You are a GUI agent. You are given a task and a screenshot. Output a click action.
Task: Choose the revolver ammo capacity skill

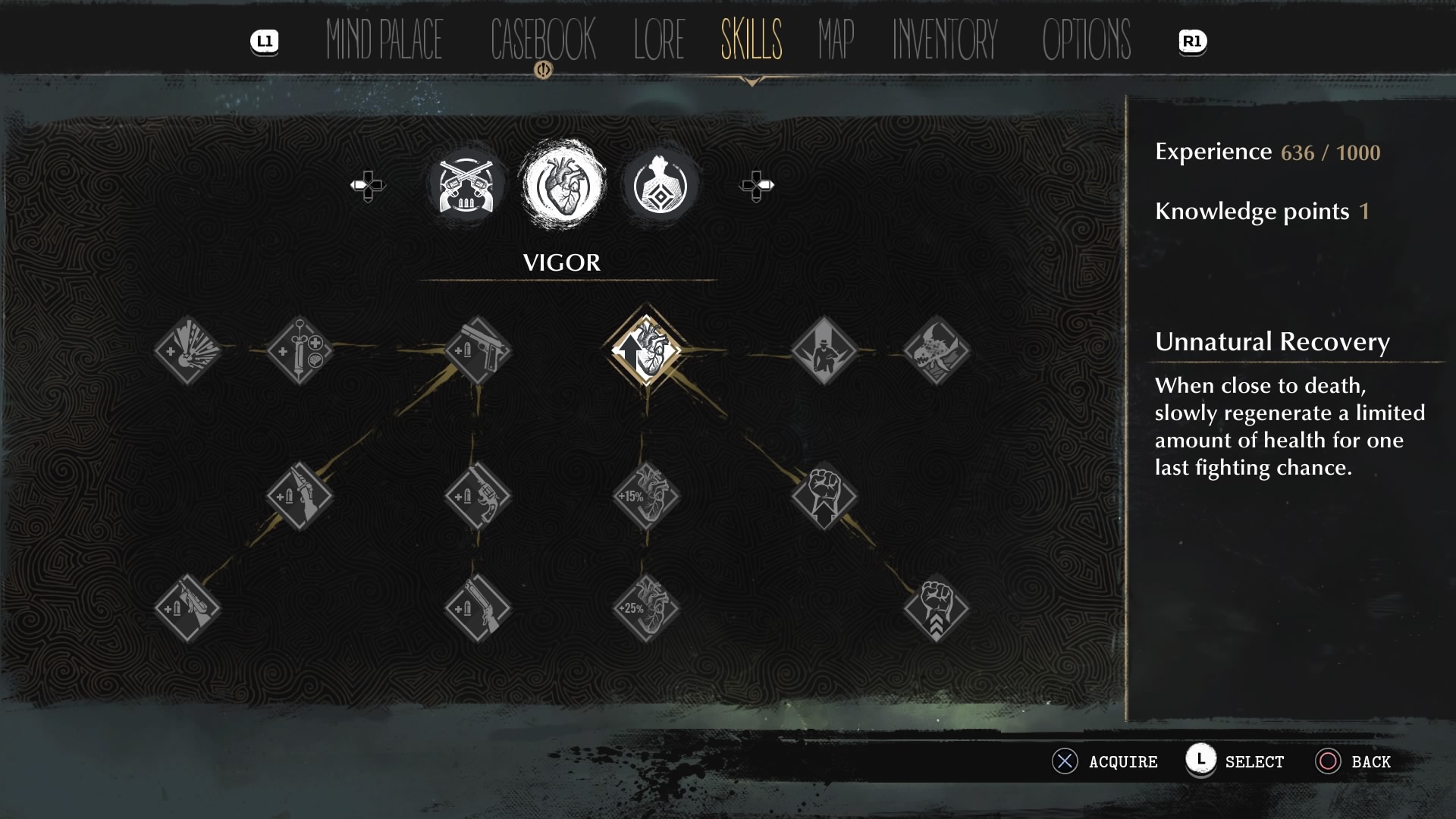click(x=478, y=497)
